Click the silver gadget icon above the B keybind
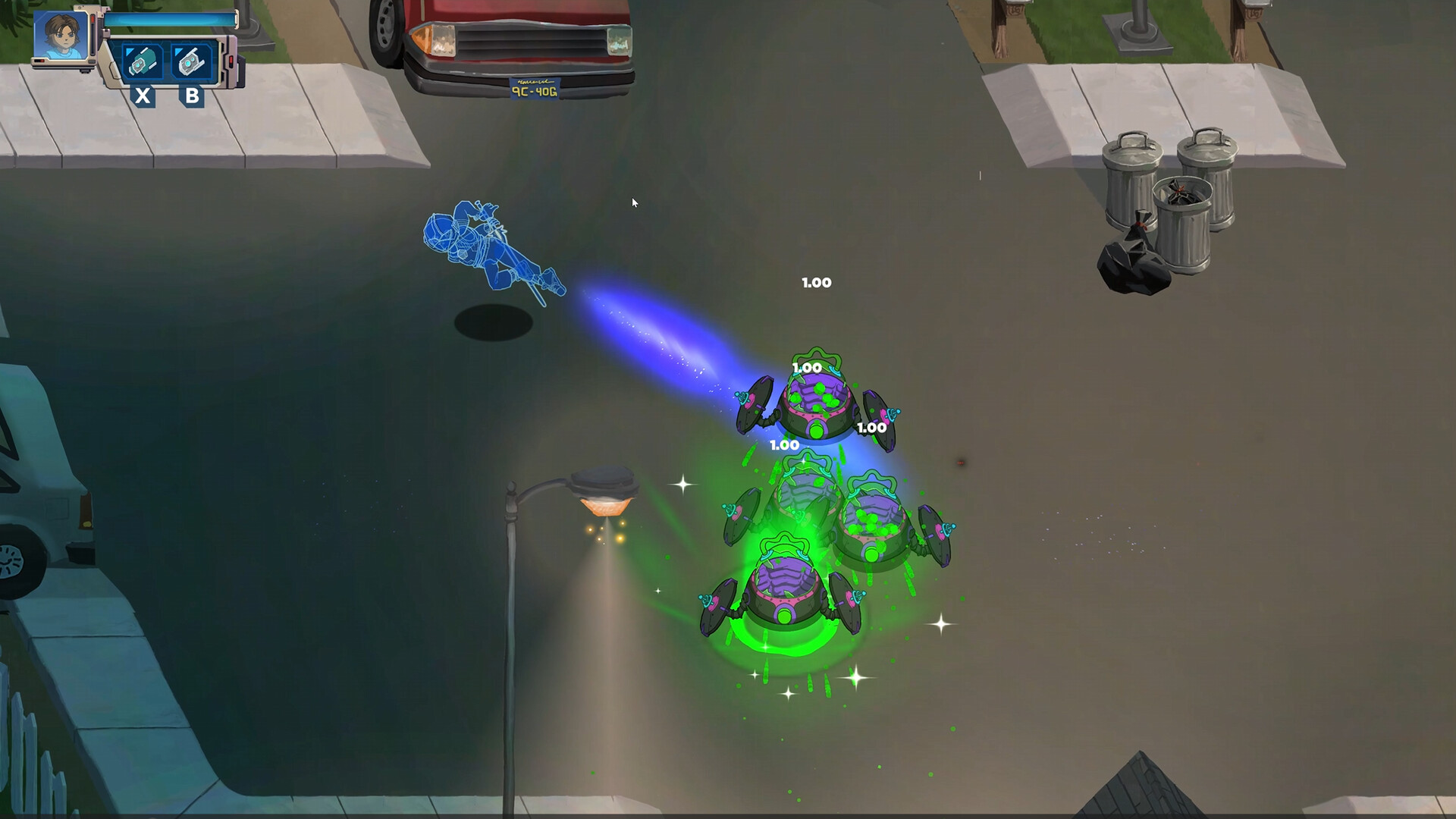 coord(191,61)
